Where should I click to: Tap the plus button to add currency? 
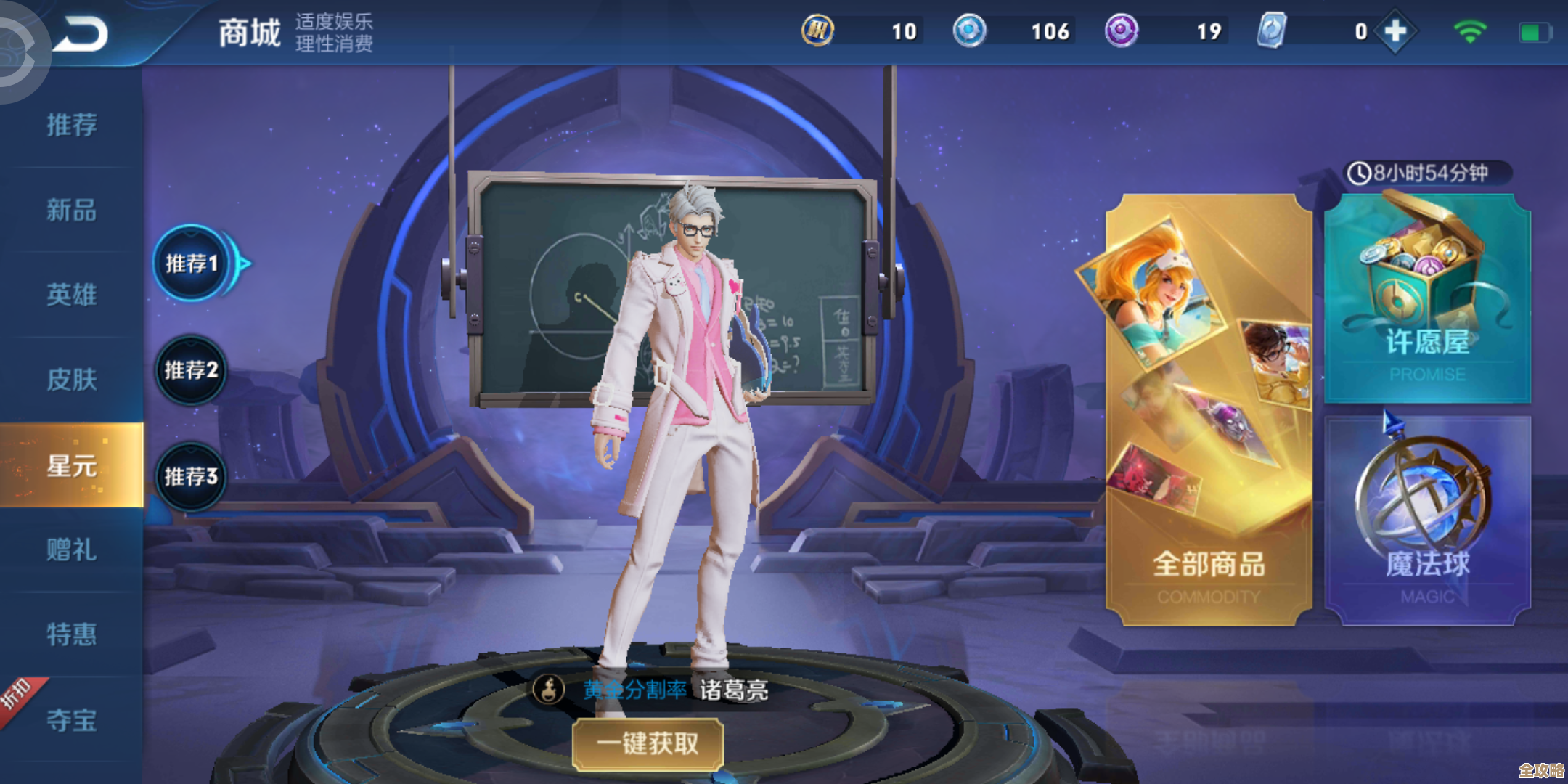pyautogui.click(x=1395, y=31)
